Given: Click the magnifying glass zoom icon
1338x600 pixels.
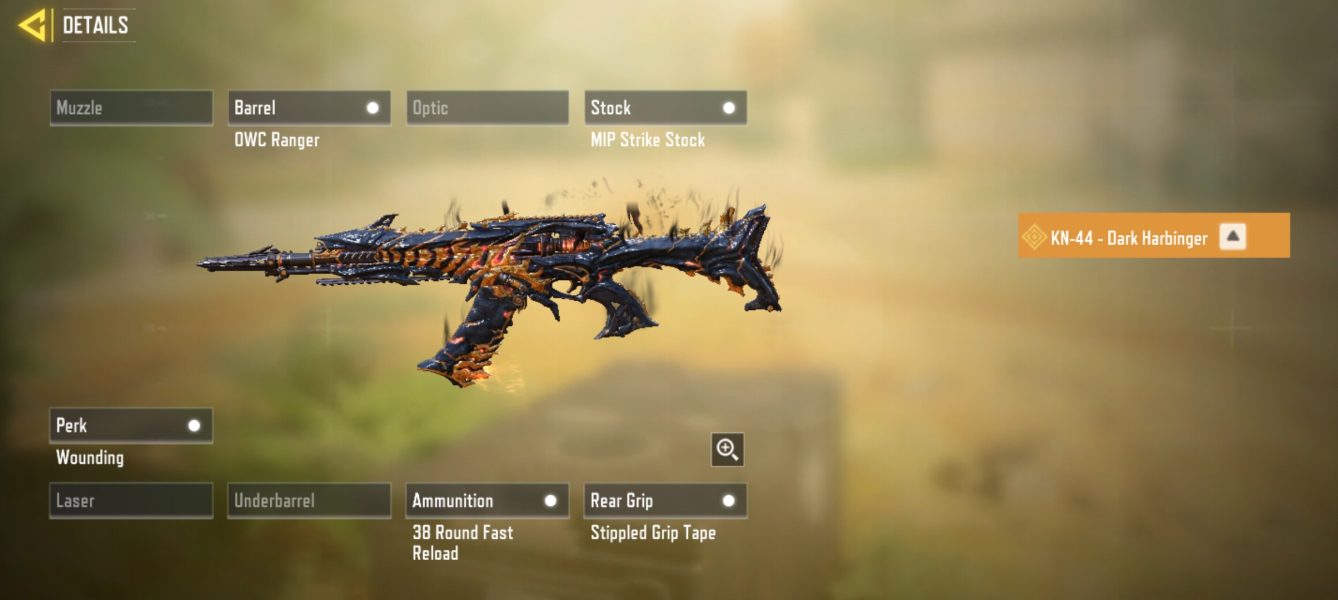Looking at the screenshot, I should click(x=727, y=450).
